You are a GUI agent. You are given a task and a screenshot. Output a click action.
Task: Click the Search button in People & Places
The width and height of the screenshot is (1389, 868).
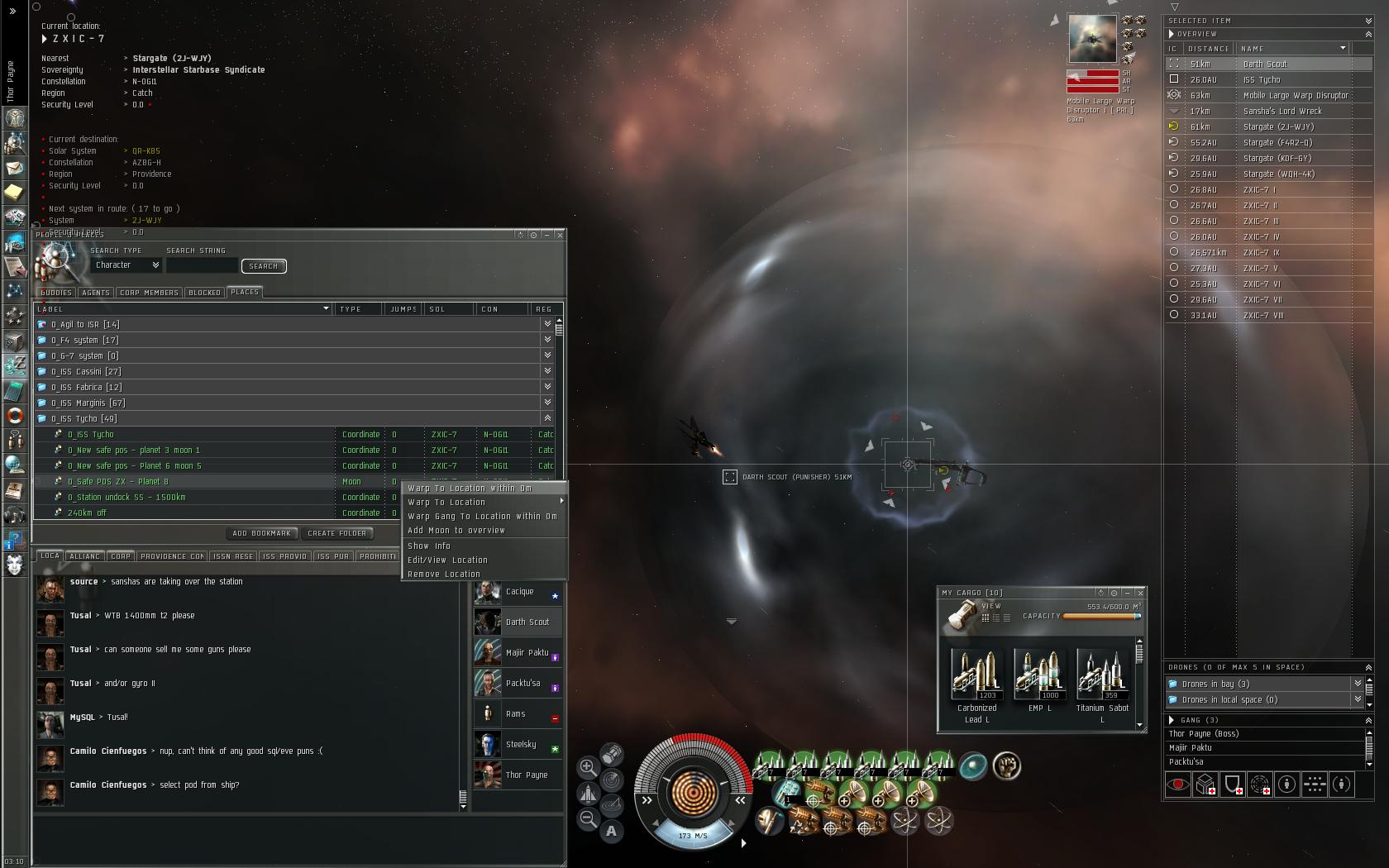tap(263, 266)
